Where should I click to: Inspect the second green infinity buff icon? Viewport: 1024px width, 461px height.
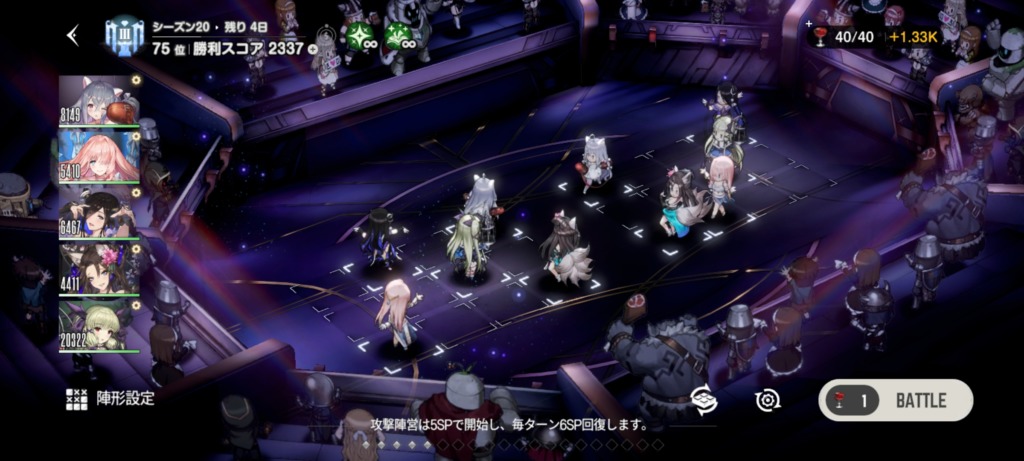(x=401, y=36)
